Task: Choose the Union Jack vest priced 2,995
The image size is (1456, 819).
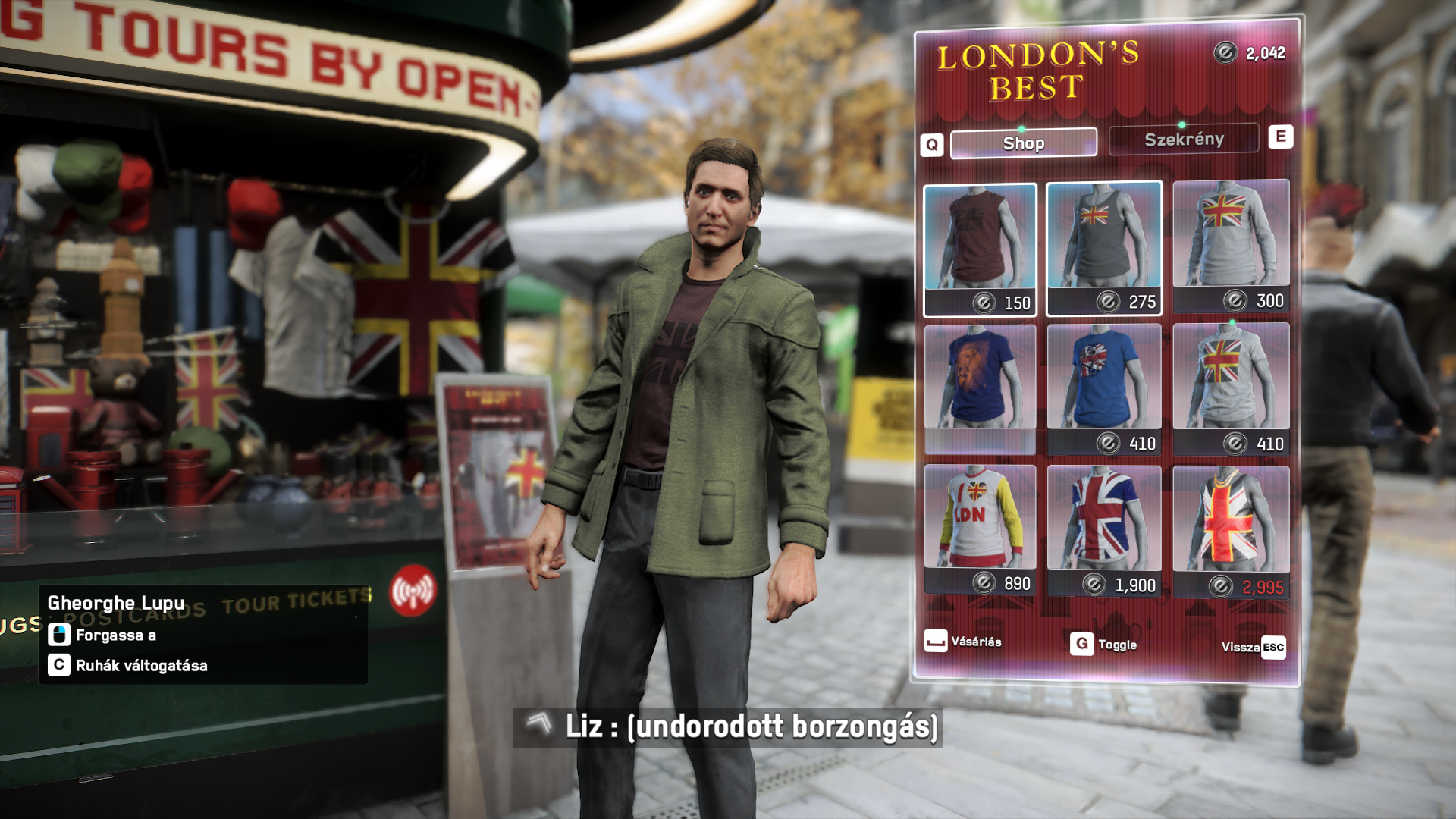Action: pos(1231,530)
